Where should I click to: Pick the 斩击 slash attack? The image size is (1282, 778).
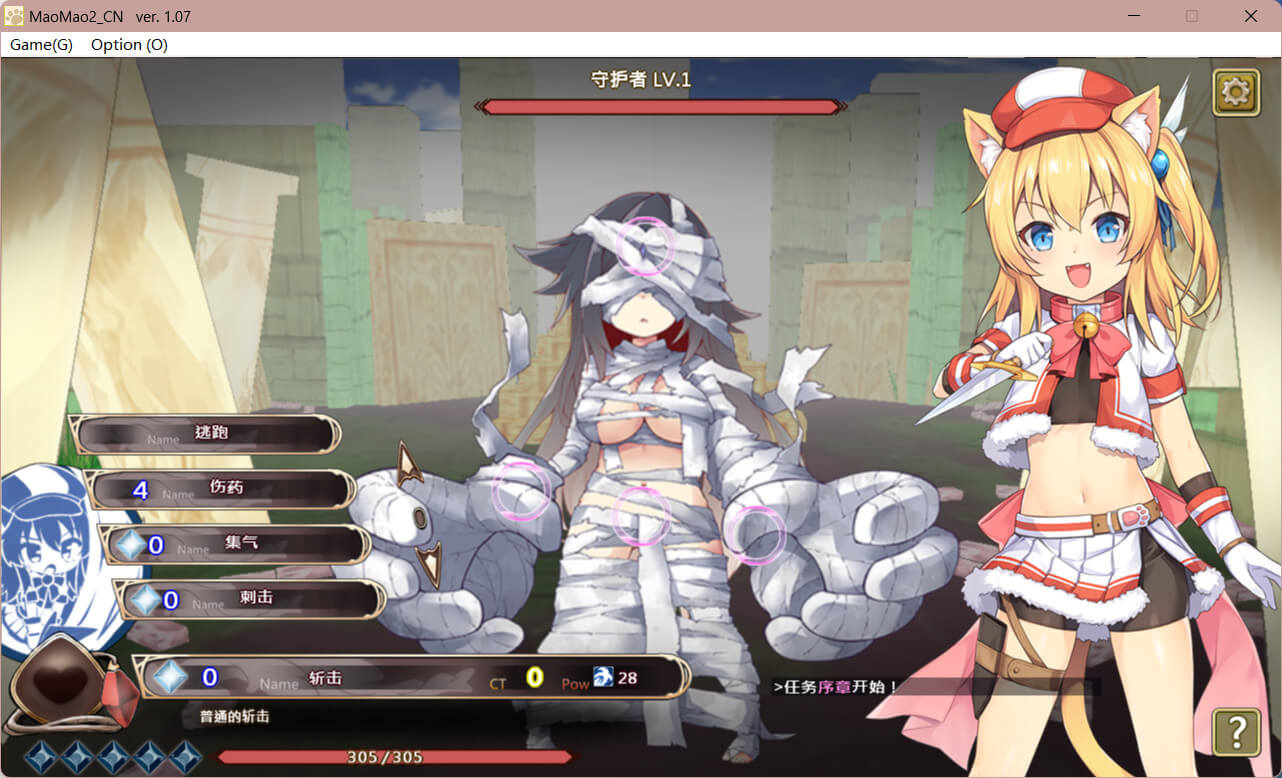(x=410, y=677)
